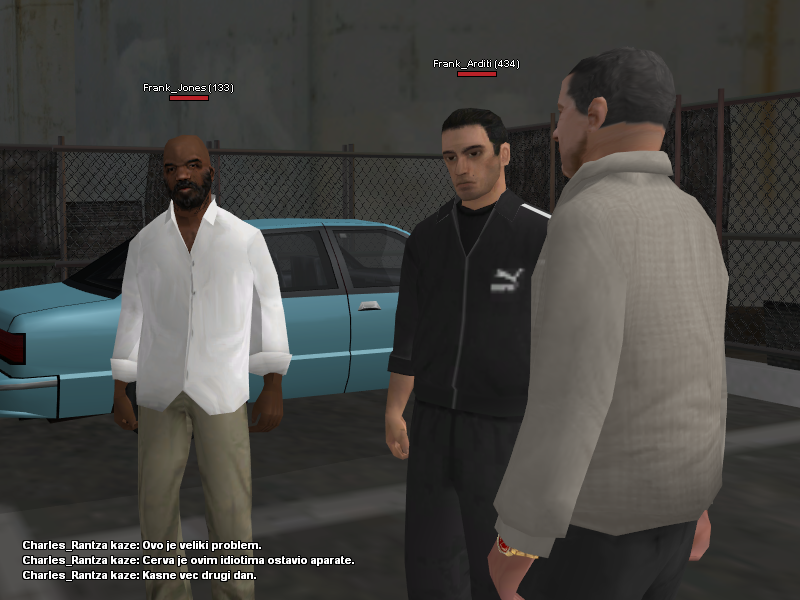Click the chat message 'Ovo je veliki problem.'
This screenshot has width=800, height=600.
coord(142,545)
